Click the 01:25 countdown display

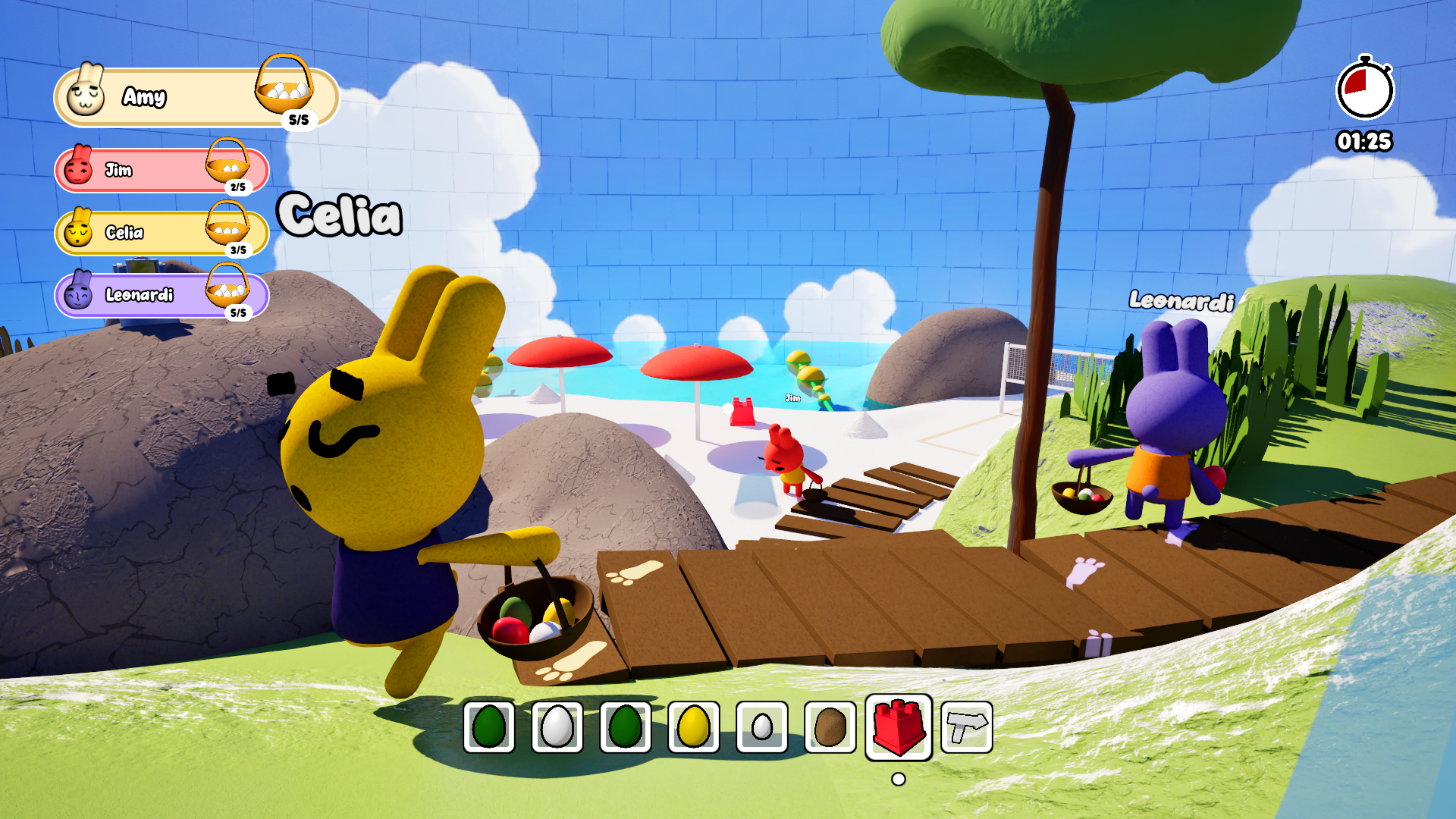click(1364, 140)
